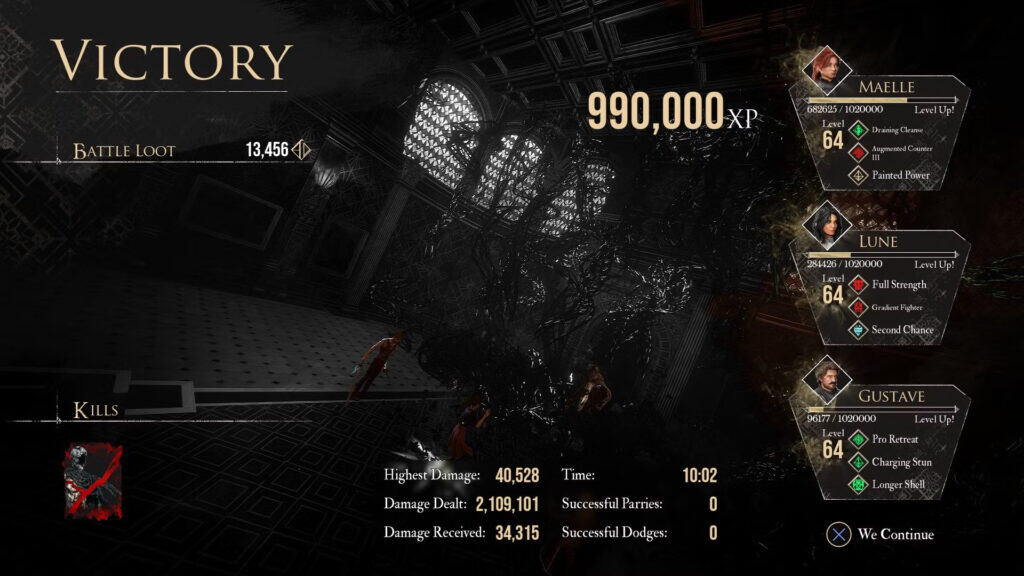The image size is (1024, 576).
Task: Click the Augmented Counter III icon
Action: tap(858, 152)
